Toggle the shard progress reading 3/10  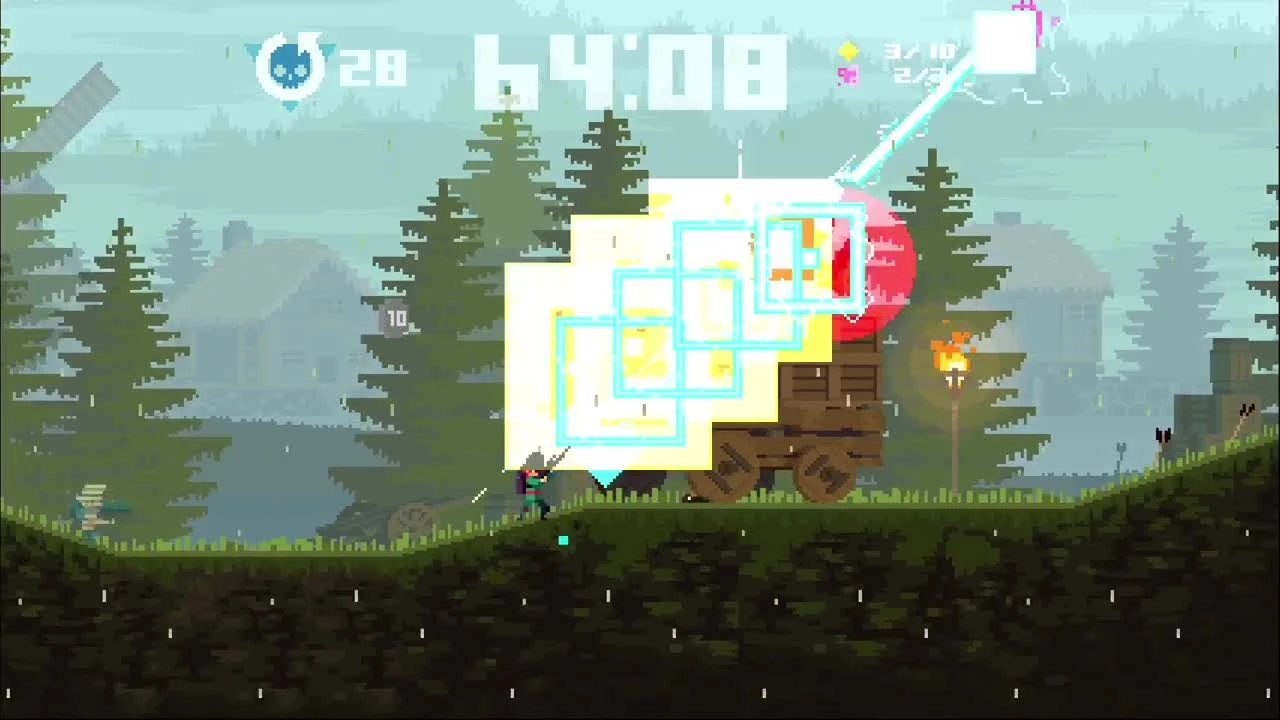click(x=917, y=48)
